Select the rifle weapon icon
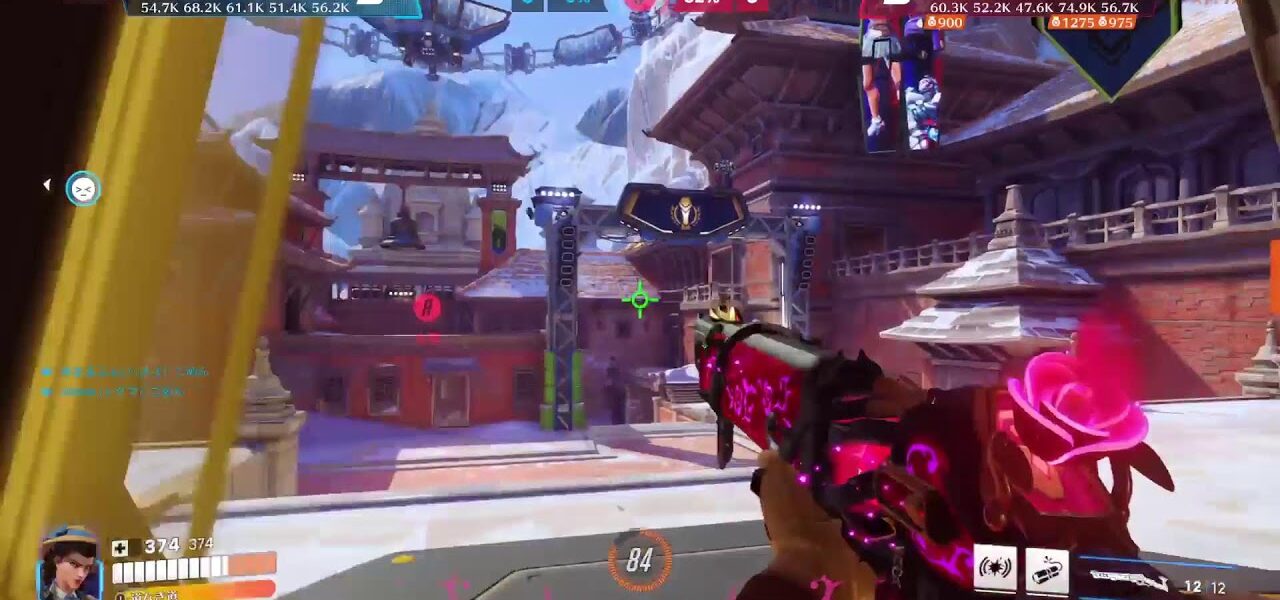This screenshot has width=1280, height=600. 1128,579
